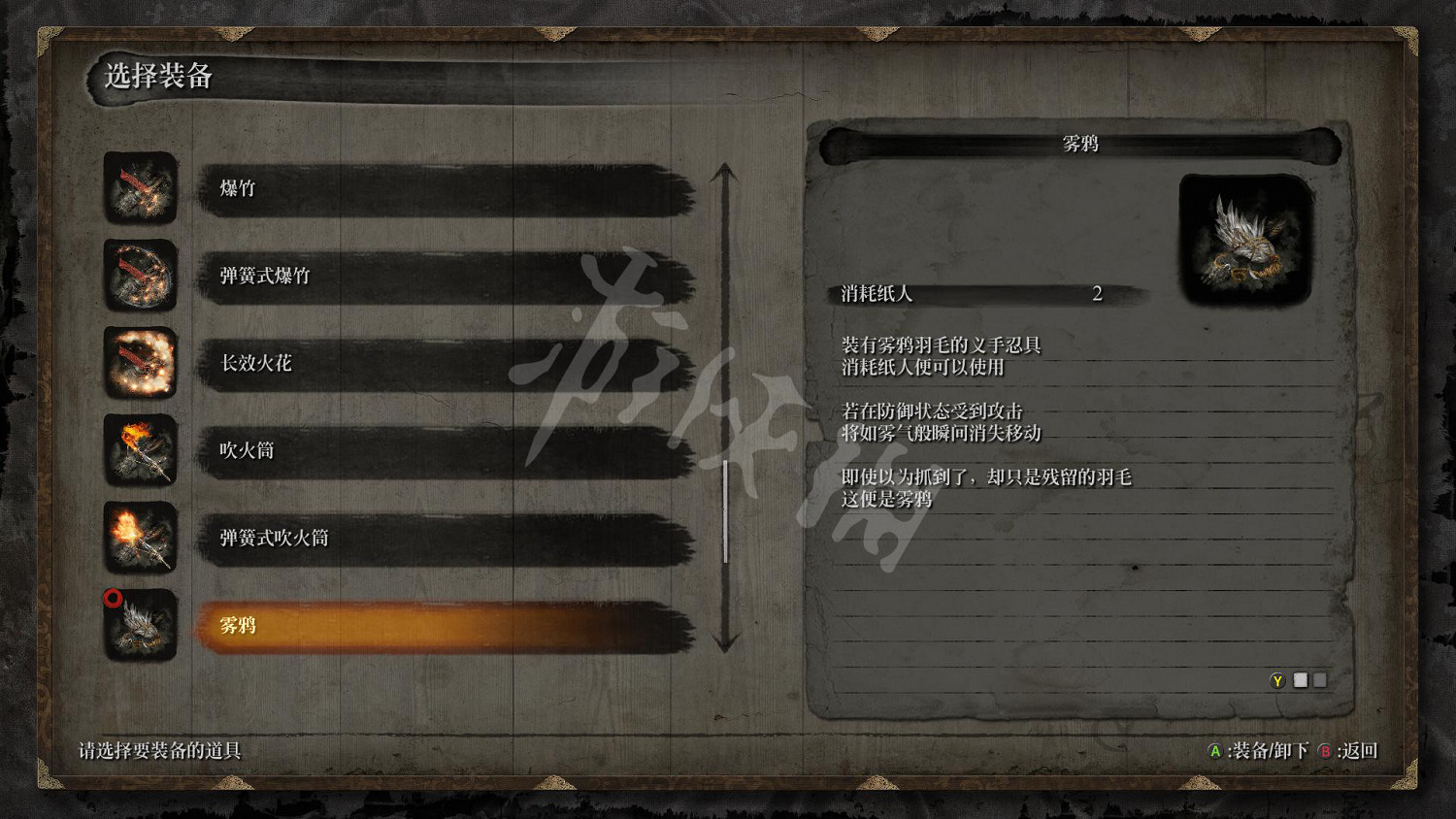Select the 爆竹 firecracker prosthetic icon
Image resolution: width=1456 pixels, height=819 pixels.
click(140, 189)
